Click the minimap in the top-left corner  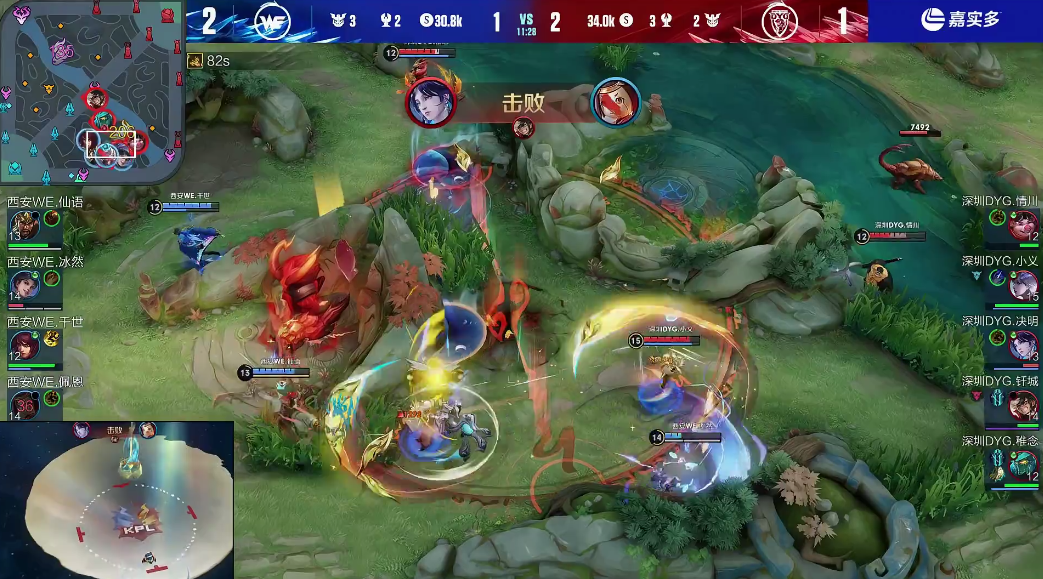pyautogui.click(x=92, y=93)
